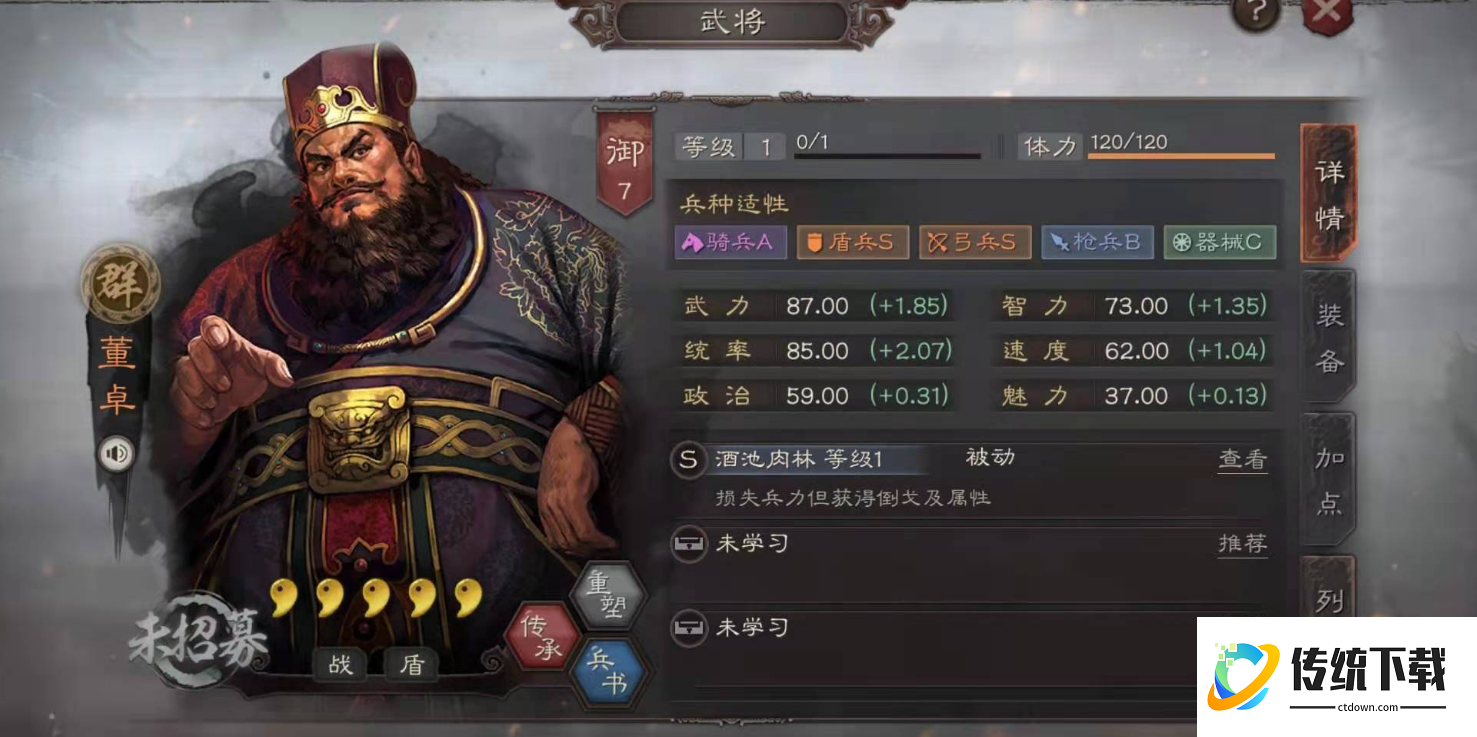Select the 盾兵S shield troop badge
This screenshot has width=1477, height=737.
click(x=852, y=242)
